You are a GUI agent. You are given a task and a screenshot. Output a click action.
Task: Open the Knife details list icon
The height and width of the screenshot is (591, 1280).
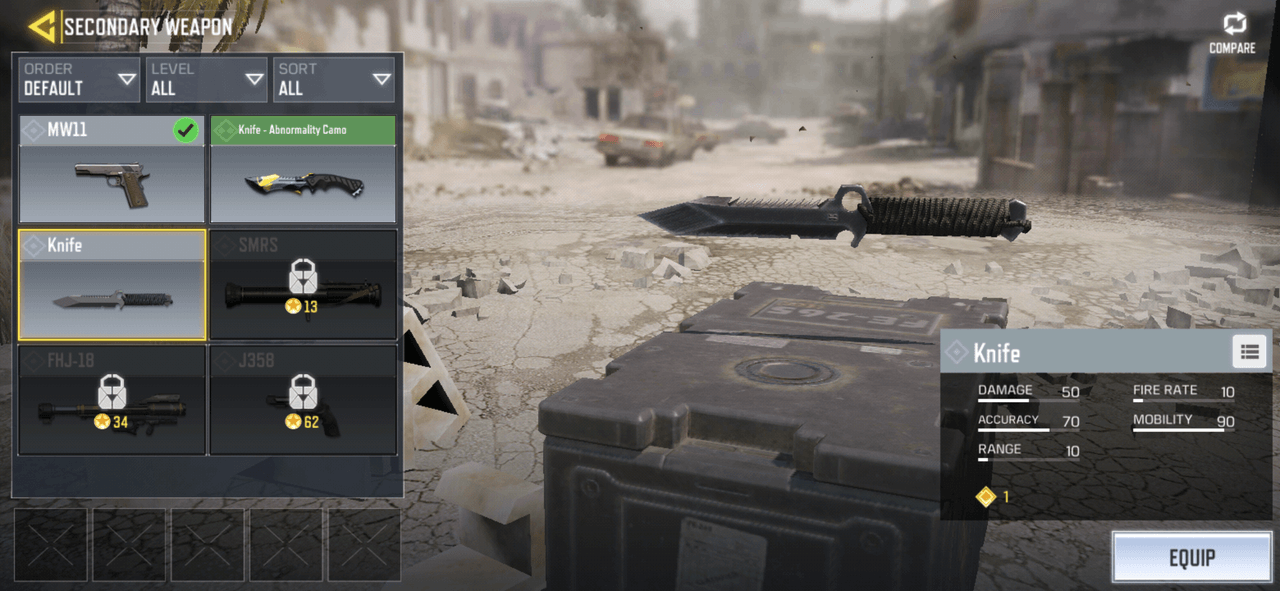click(x=1249, y=351)
